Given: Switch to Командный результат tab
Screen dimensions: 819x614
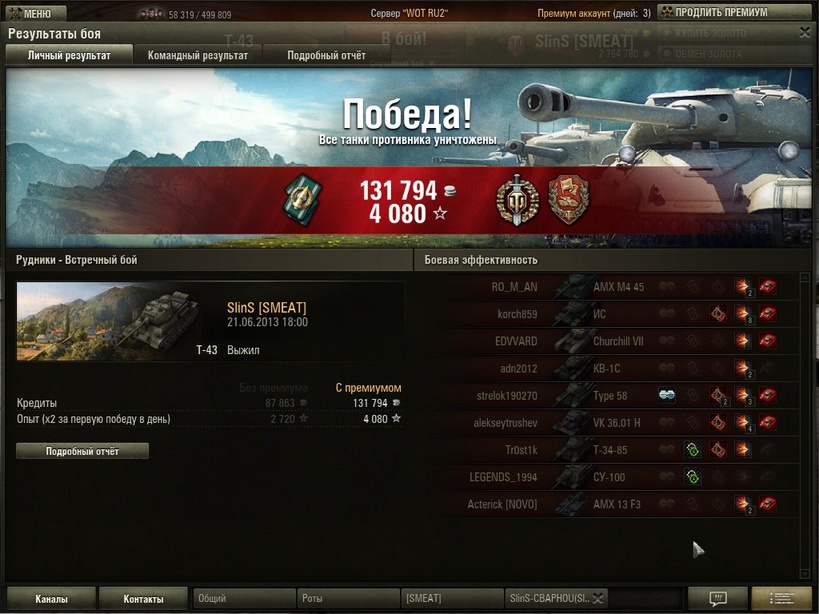Looking at the screenshot, I should (198, 56).
